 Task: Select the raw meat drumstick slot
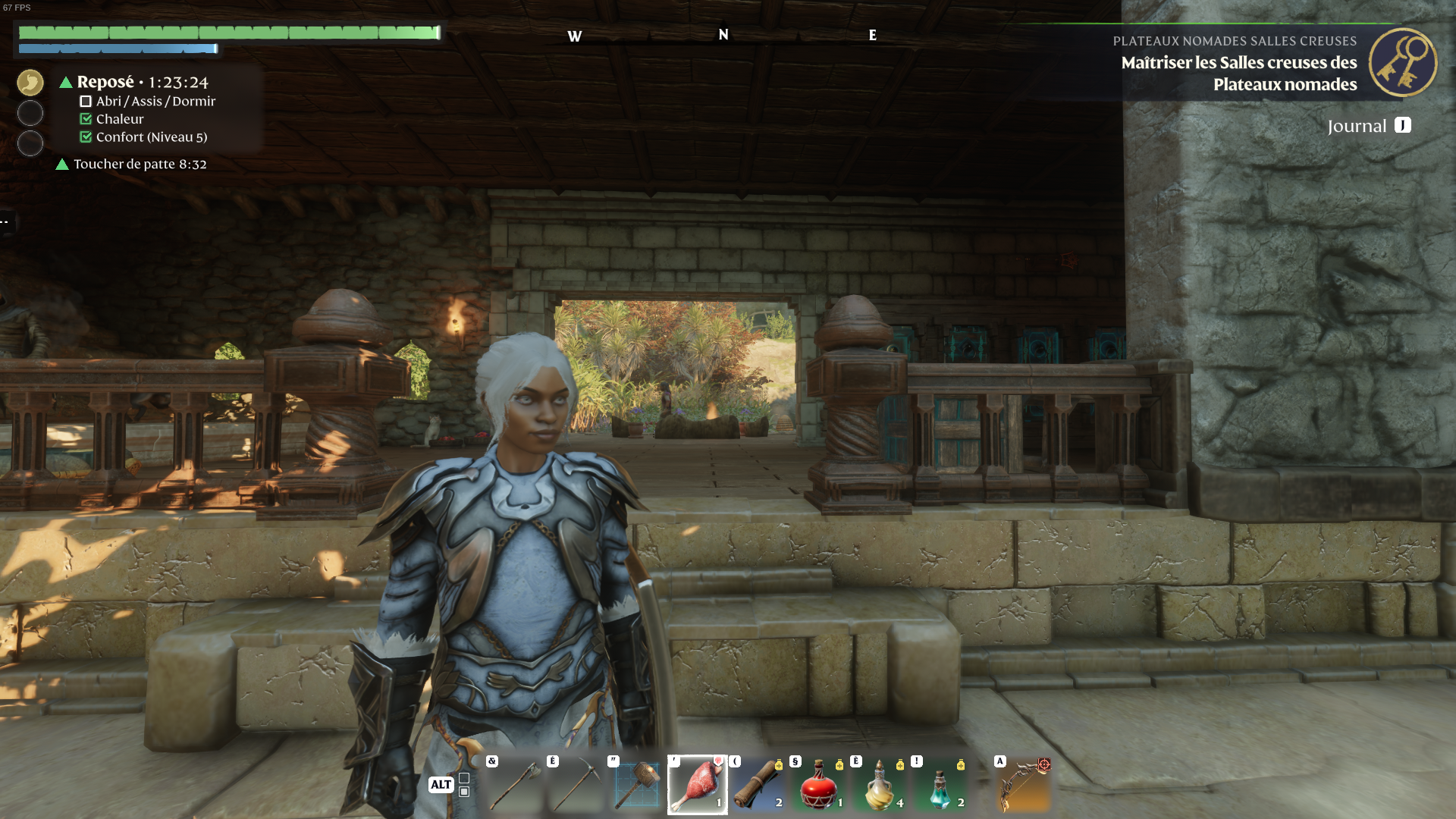coord(698,785)
